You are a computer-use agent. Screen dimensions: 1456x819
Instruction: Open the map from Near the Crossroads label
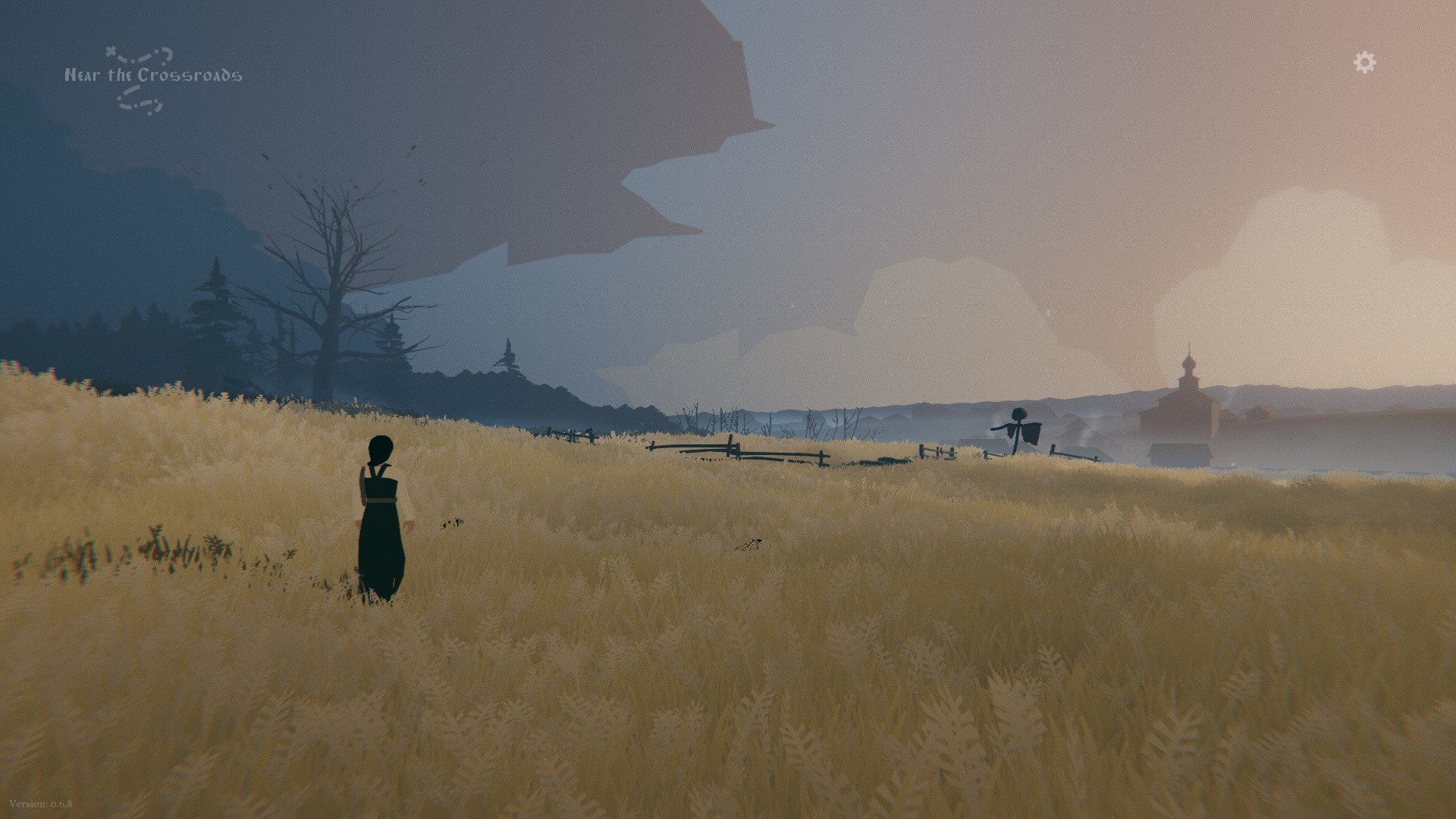152,76
